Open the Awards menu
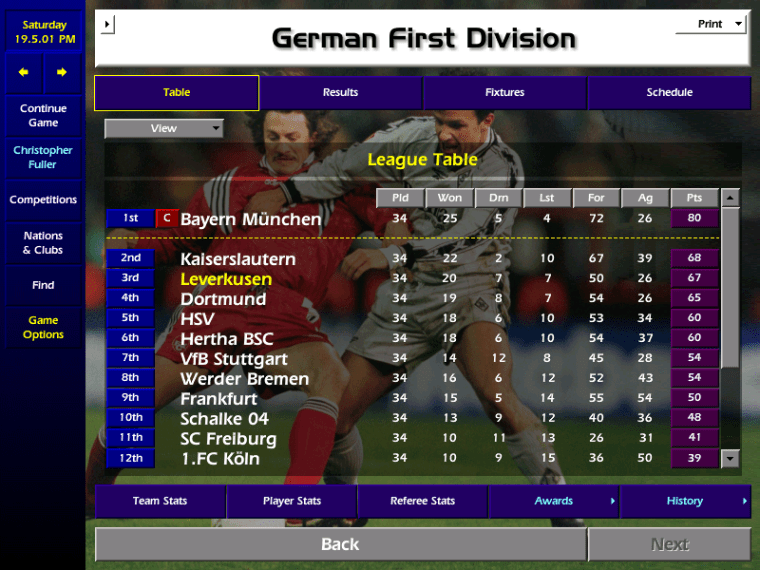The width and height of the screenshot is (760, 570). pyautogui.click(x=554, y=501)
